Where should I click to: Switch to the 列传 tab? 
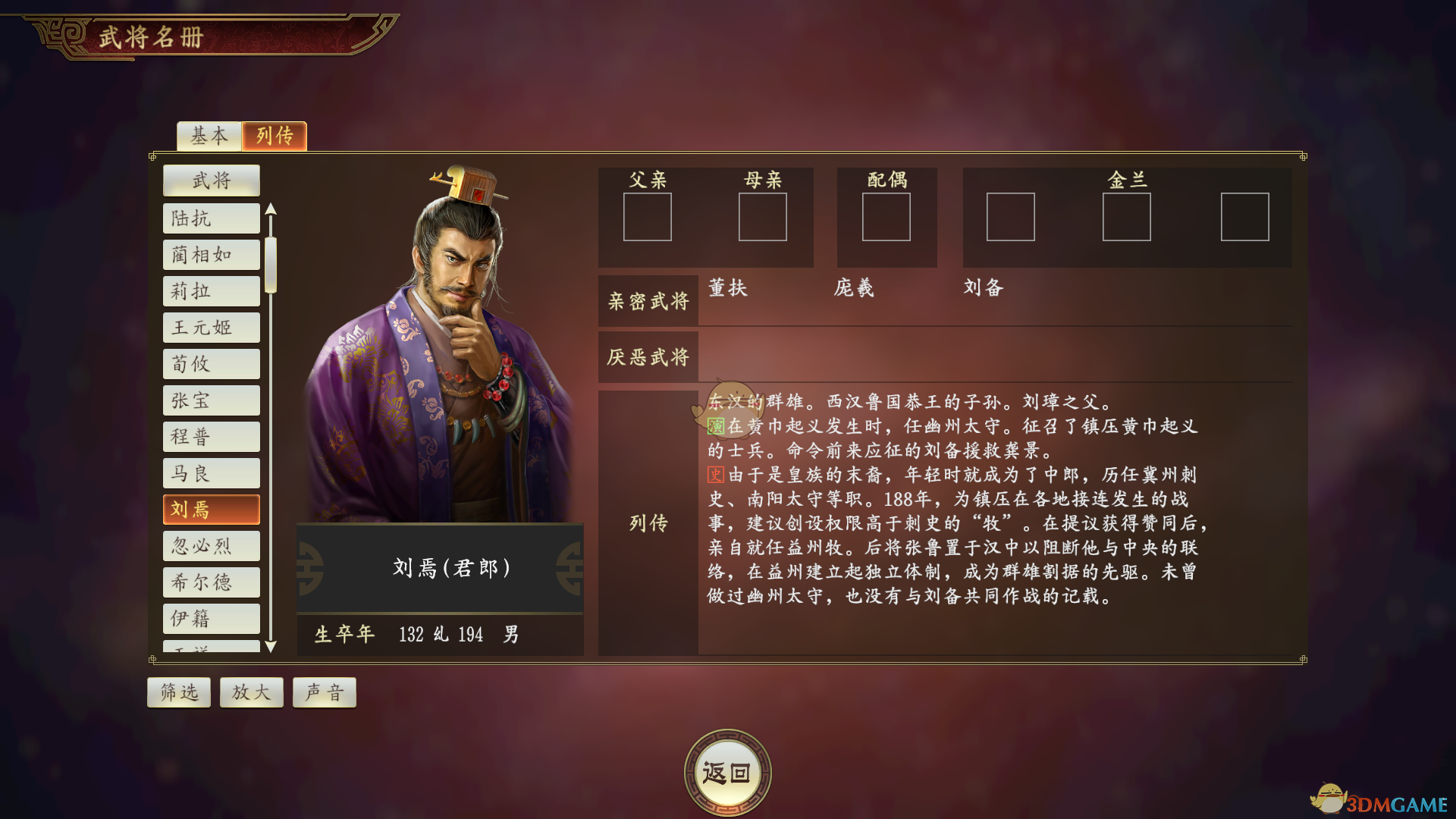coord(275,136)
